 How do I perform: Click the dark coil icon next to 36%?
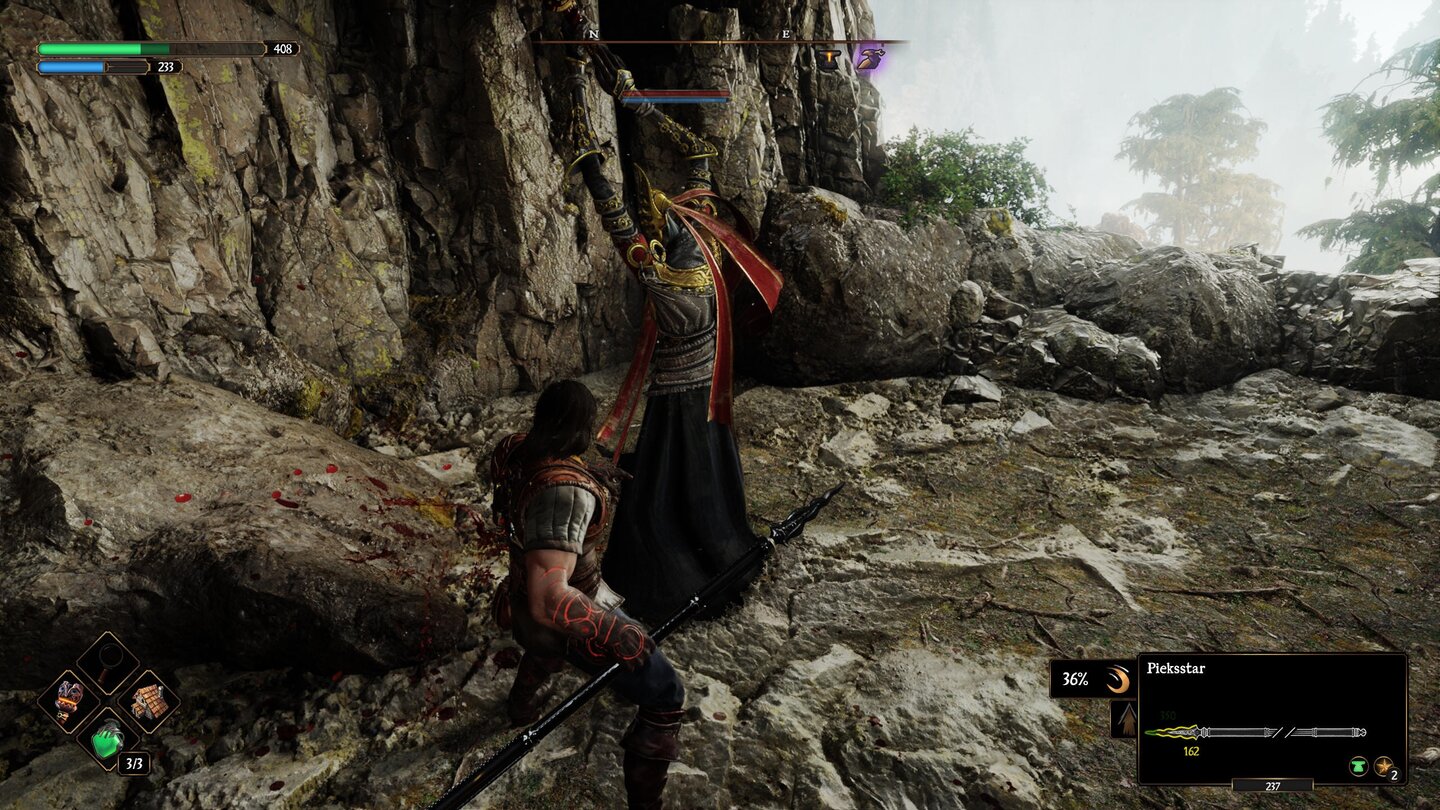click(1118, 680)
